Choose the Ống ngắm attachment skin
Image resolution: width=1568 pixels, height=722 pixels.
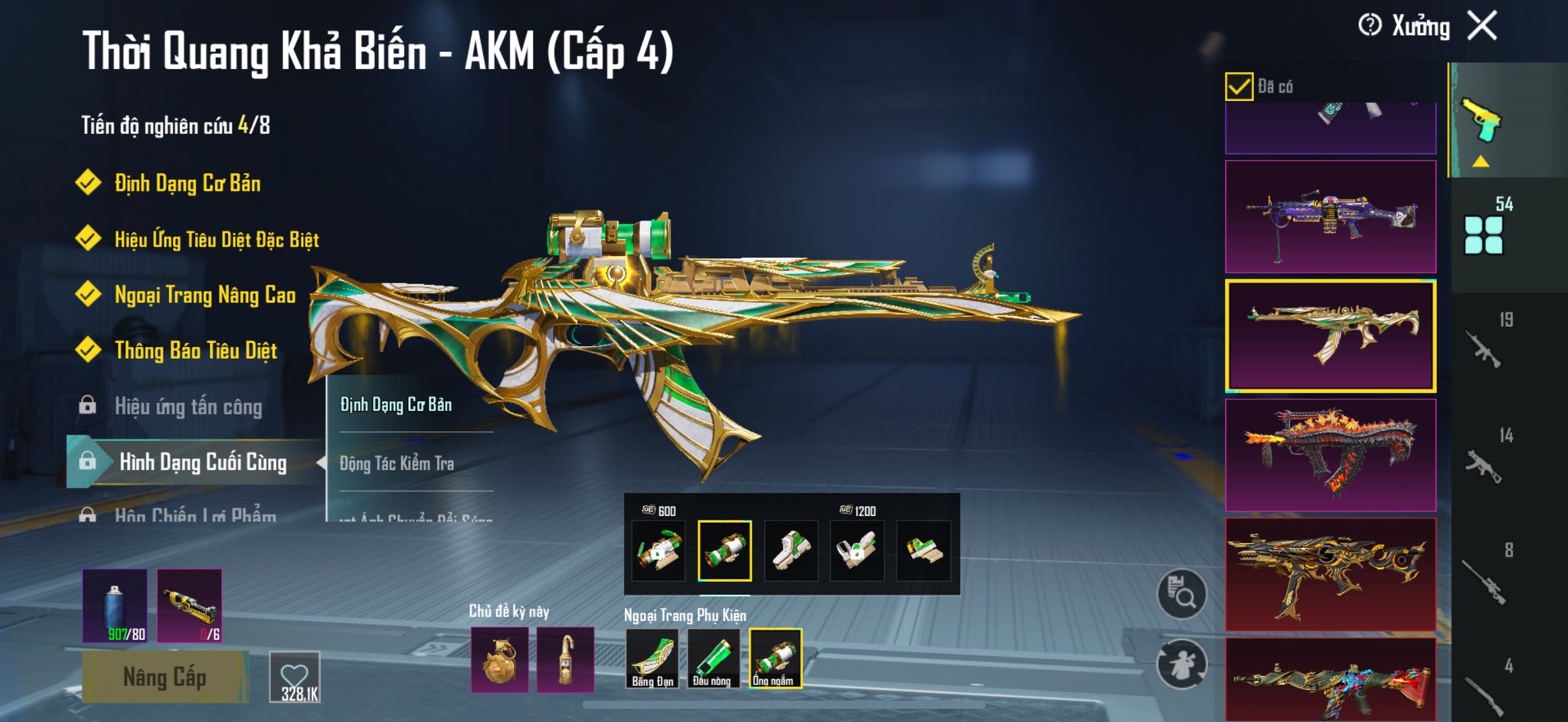click(775, 658)
